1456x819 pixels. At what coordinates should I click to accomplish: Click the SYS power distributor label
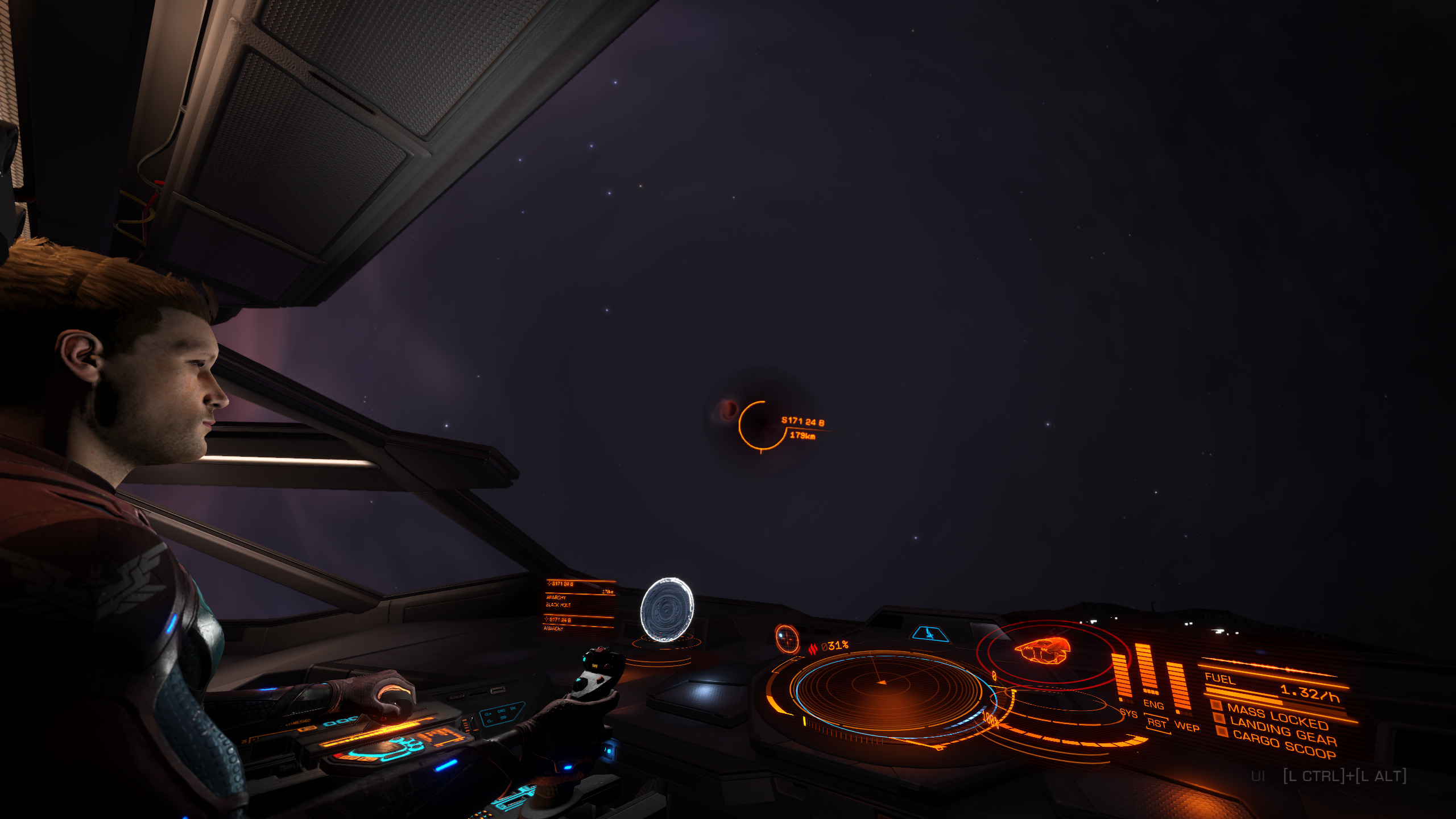(x=1128, y=714)
